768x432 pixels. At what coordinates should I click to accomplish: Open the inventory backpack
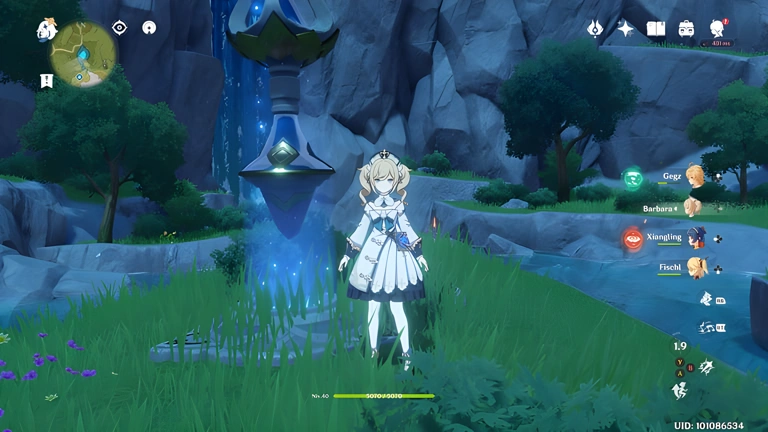coord(687,29)
